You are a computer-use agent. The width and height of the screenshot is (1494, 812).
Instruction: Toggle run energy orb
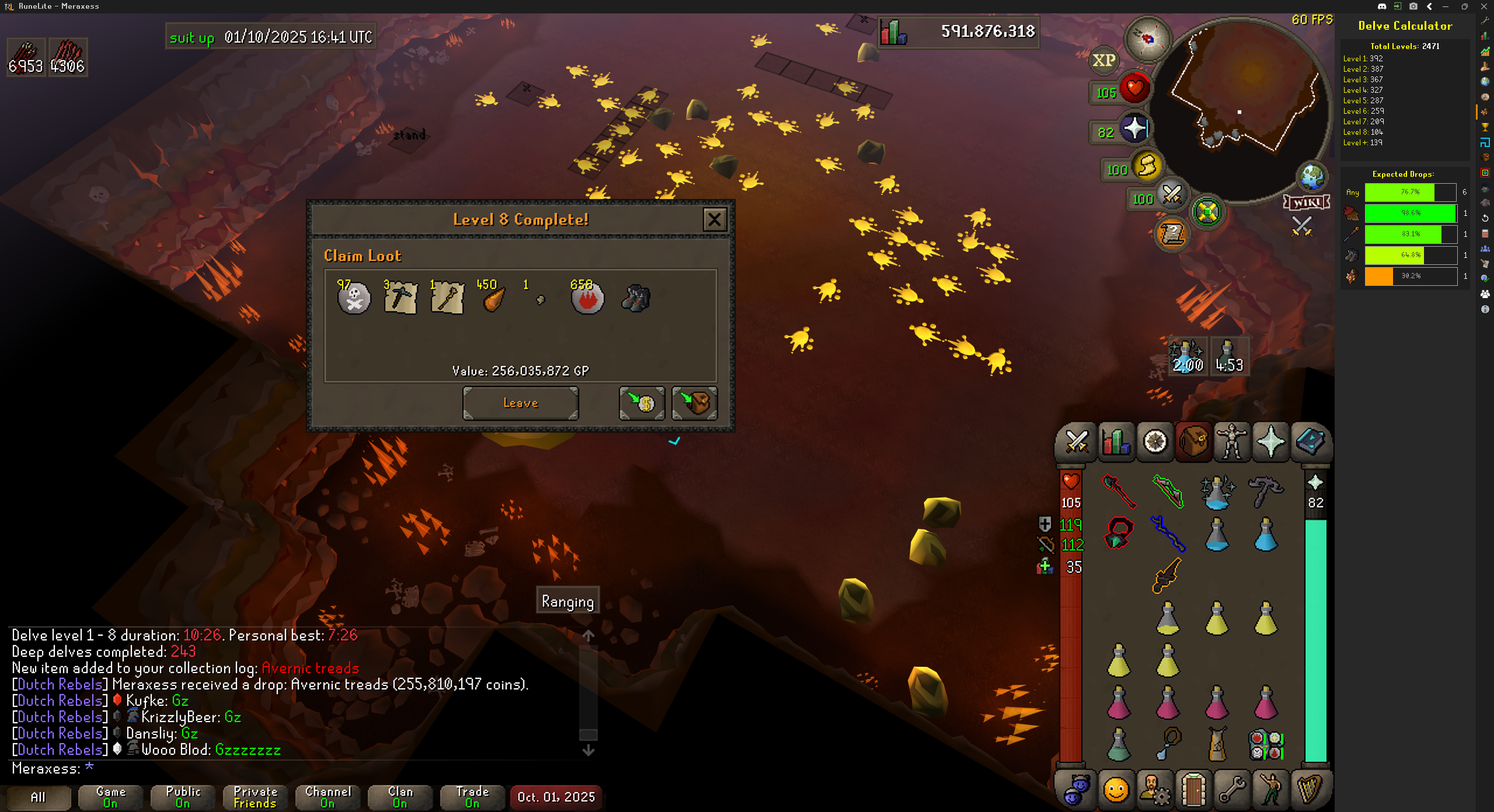[1146, 166]
